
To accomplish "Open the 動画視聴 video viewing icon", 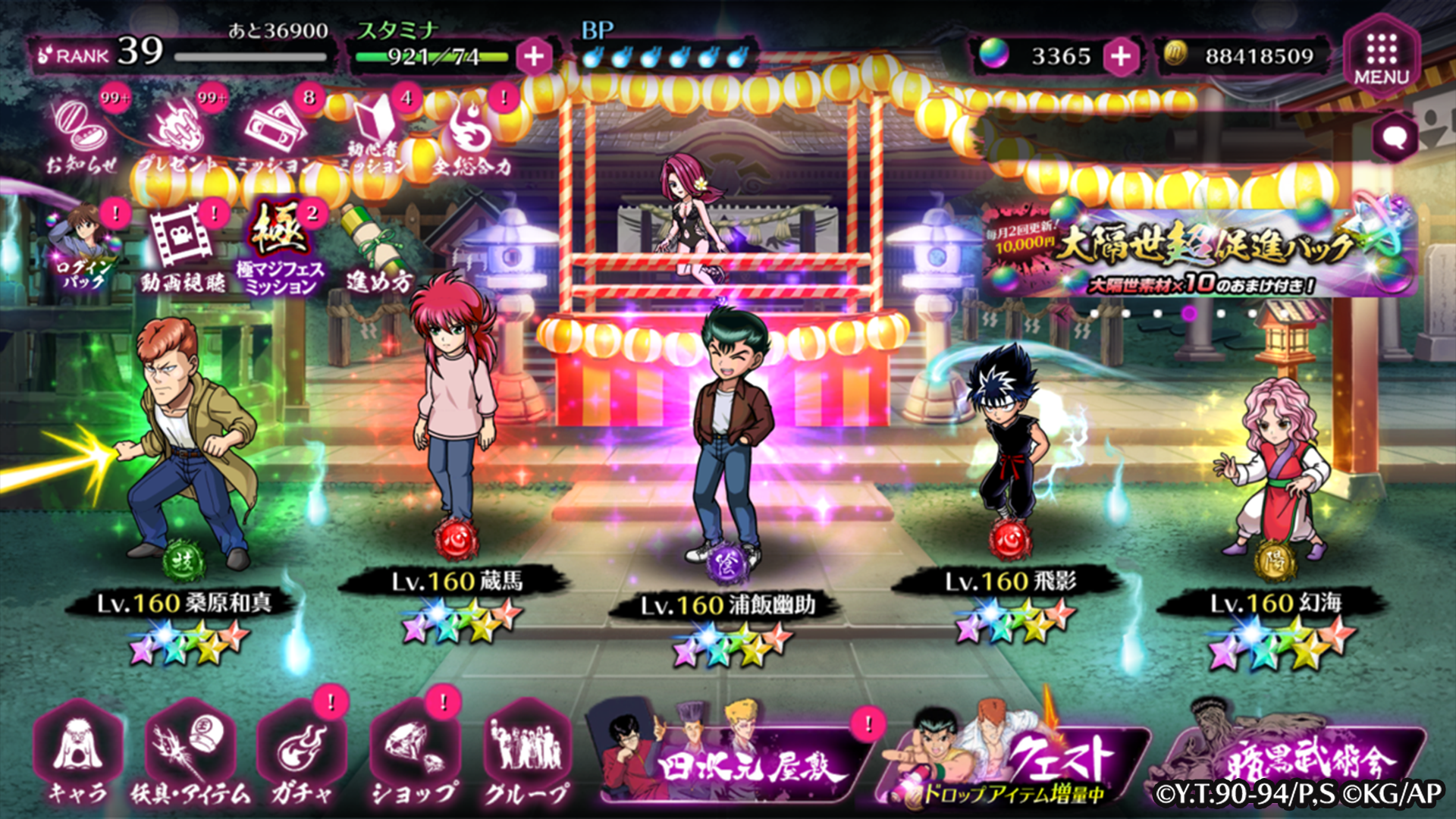I will coord(180,235).
